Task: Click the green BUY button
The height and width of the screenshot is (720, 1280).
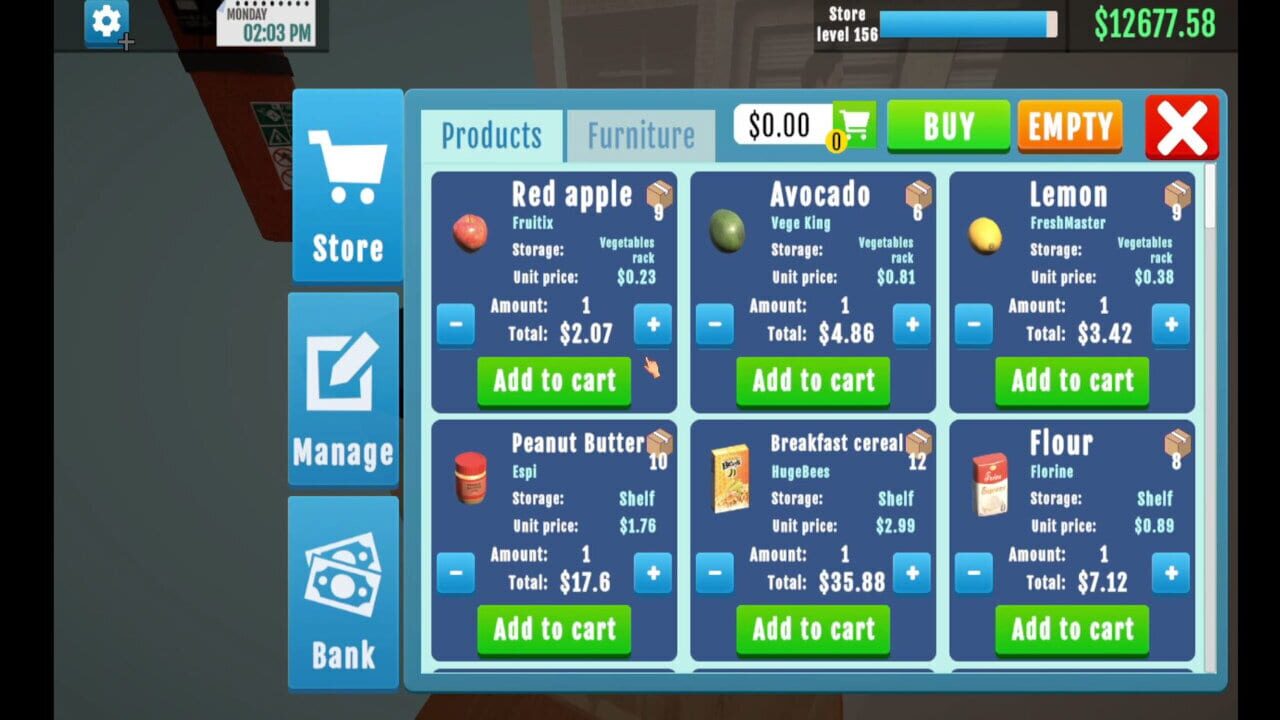Action: click(948, 126)
